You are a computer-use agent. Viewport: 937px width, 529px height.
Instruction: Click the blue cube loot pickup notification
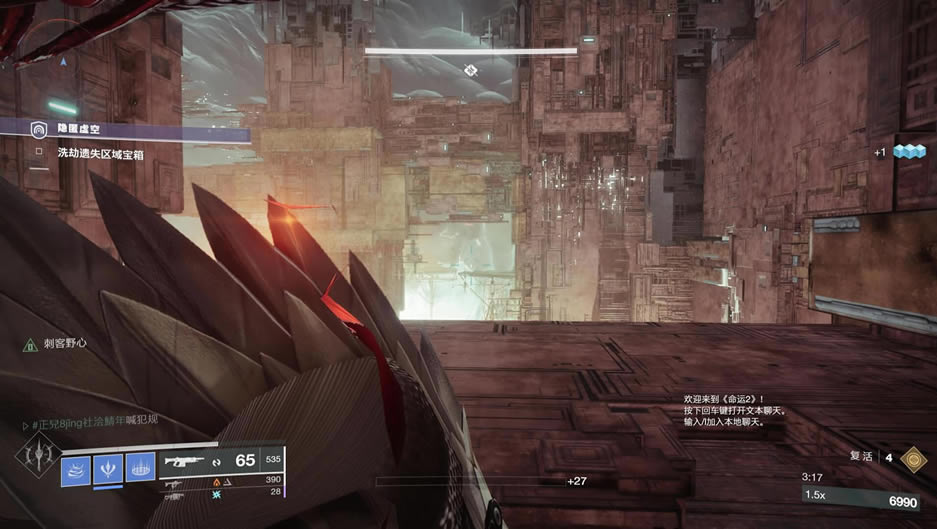[x=908, y=151]
